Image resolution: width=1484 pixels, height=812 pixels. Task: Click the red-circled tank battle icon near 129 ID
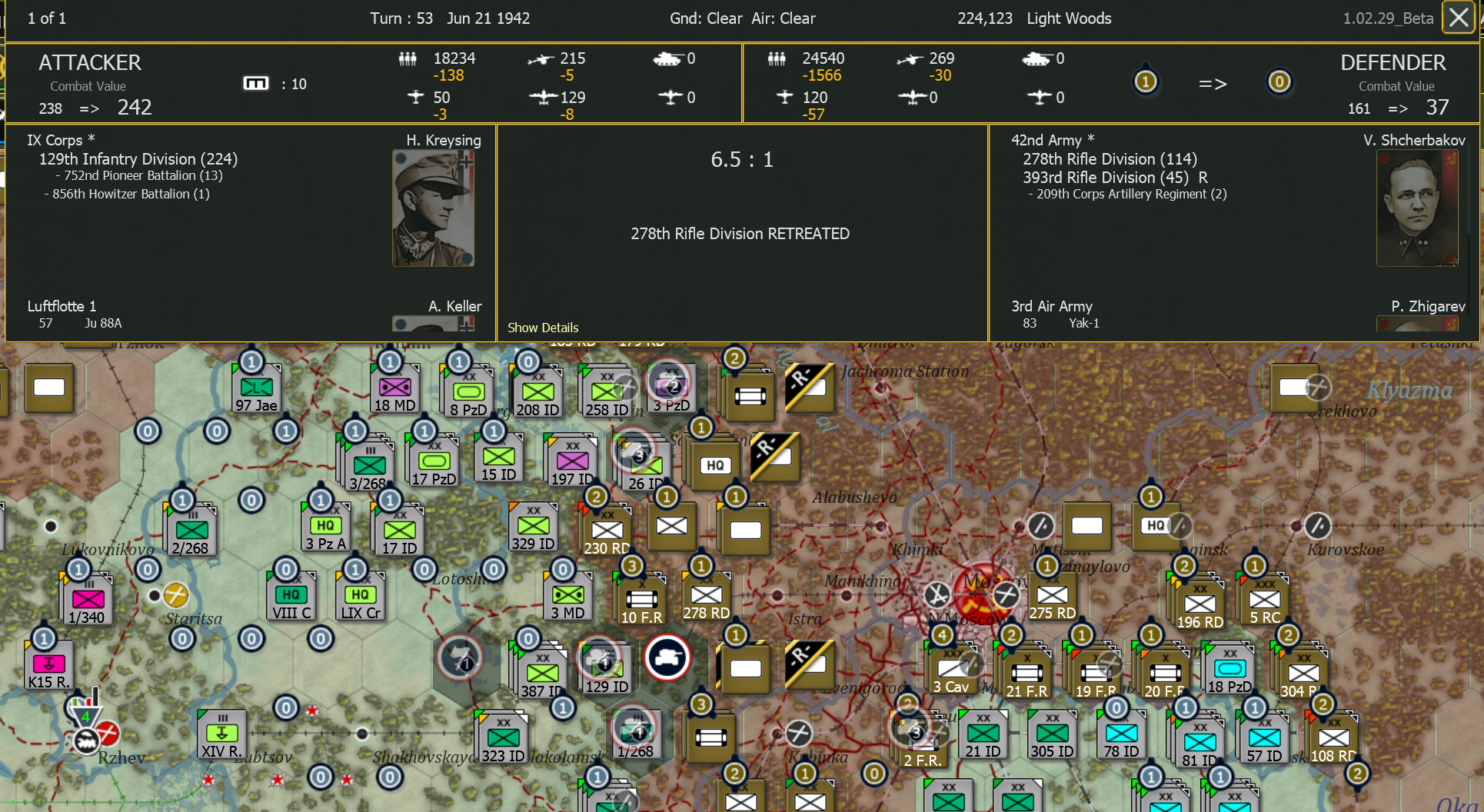point(668,658)
